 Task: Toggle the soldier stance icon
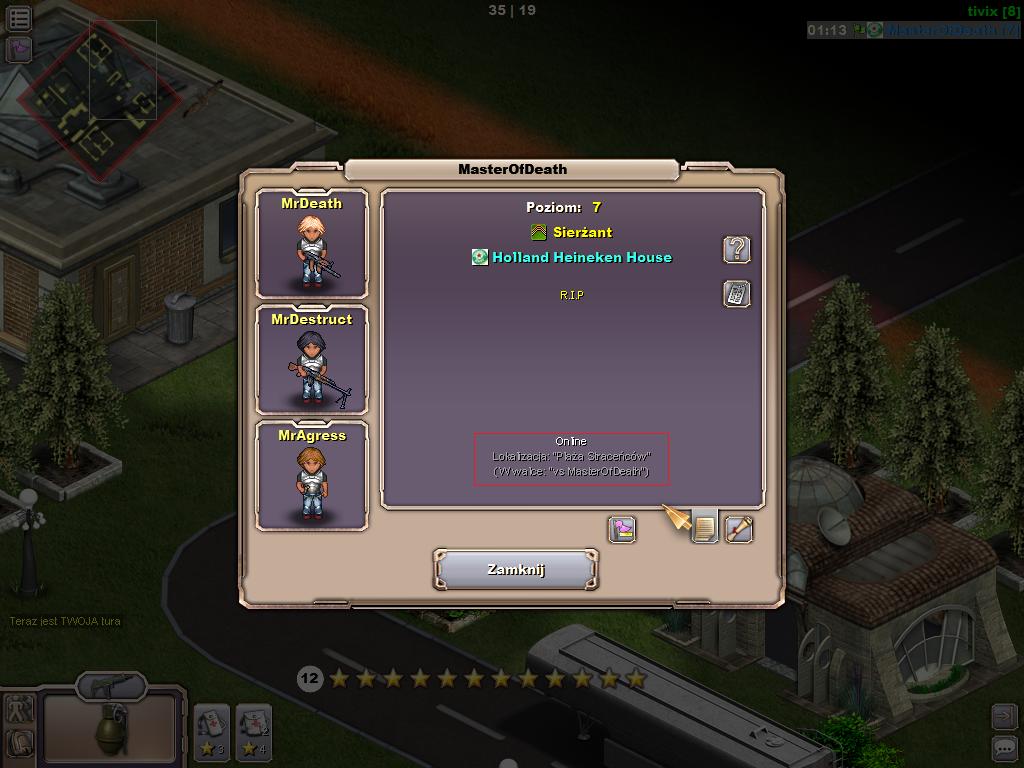click(x=19, y=709)
